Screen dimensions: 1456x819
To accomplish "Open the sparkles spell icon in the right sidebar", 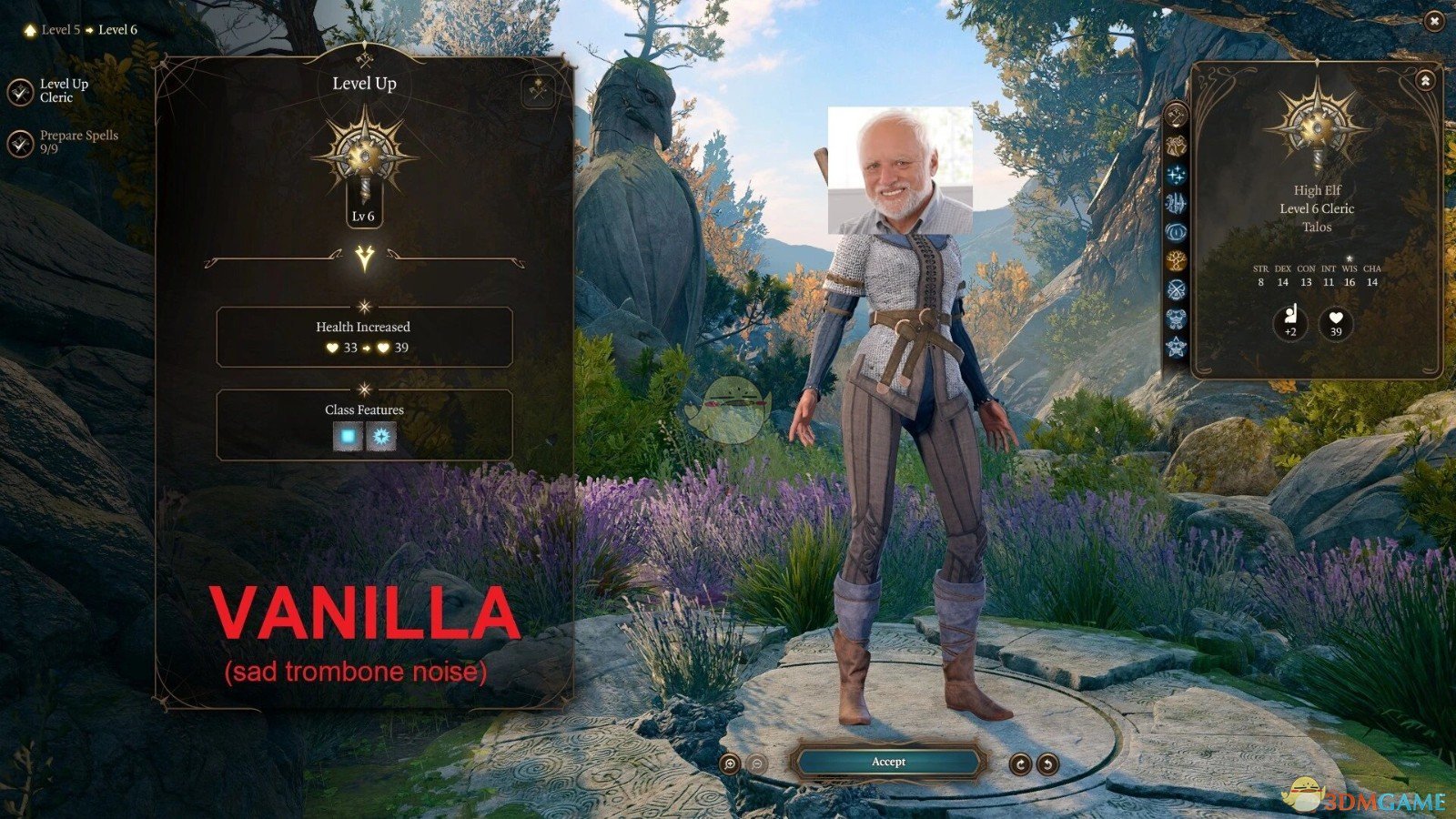I will click(x=1178, y=175).
